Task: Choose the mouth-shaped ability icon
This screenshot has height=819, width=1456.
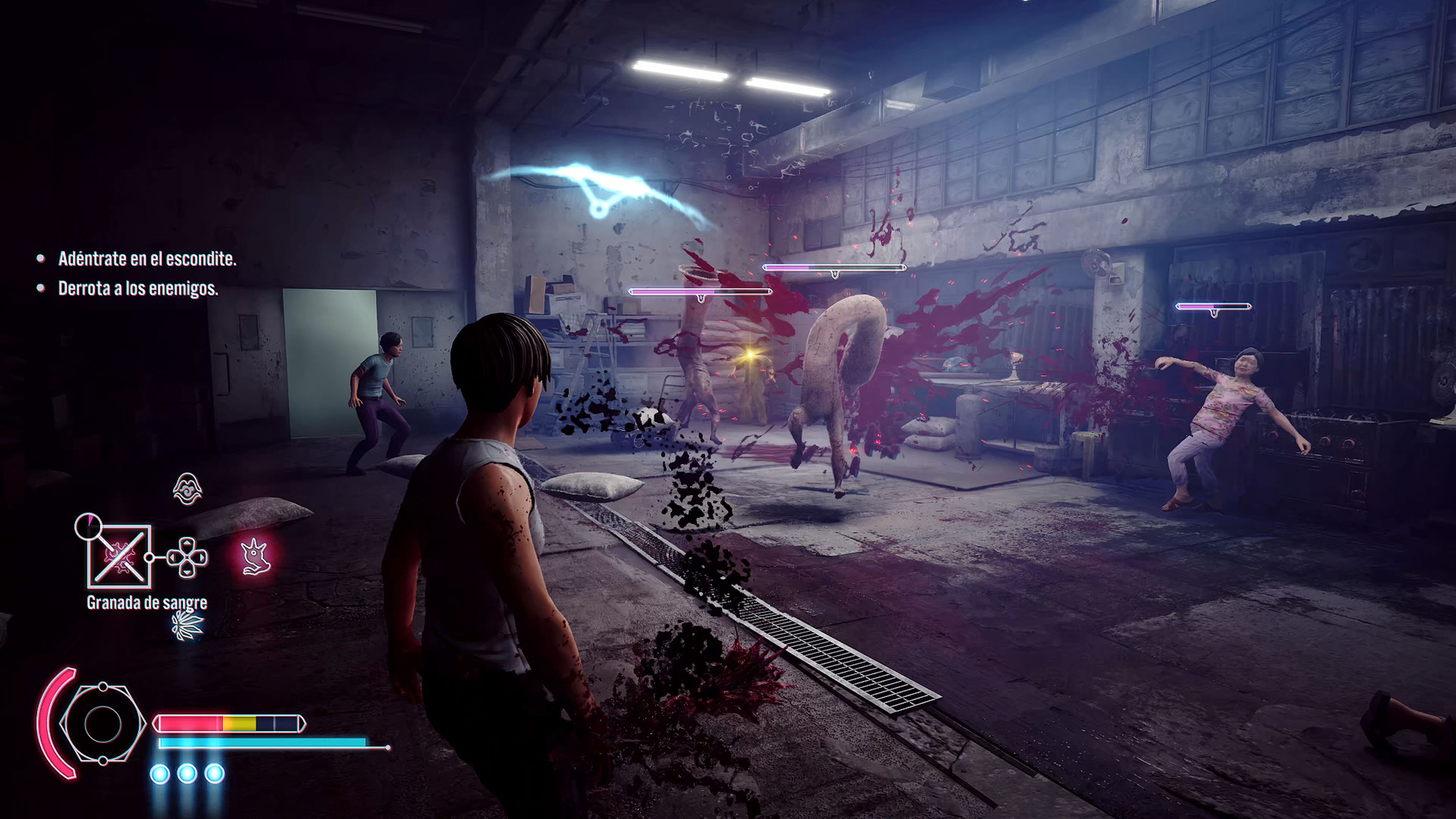Action: click(x=187, y=489)
